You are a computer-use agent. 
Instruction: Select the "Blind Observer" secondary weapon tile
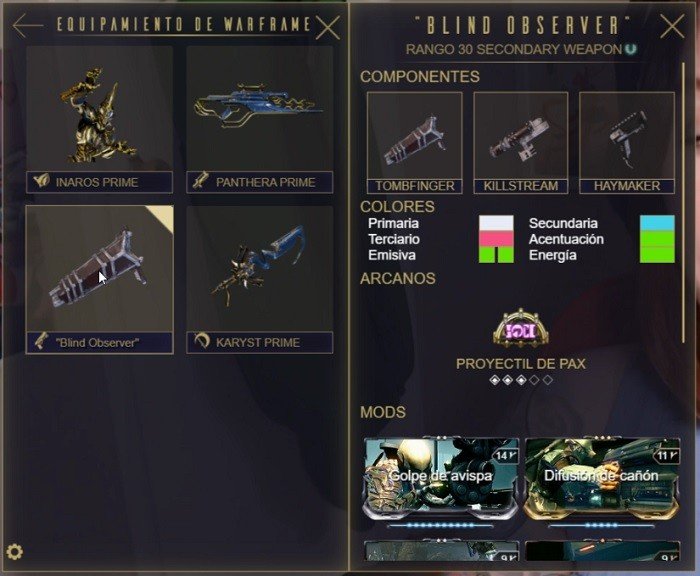[99, 279]
